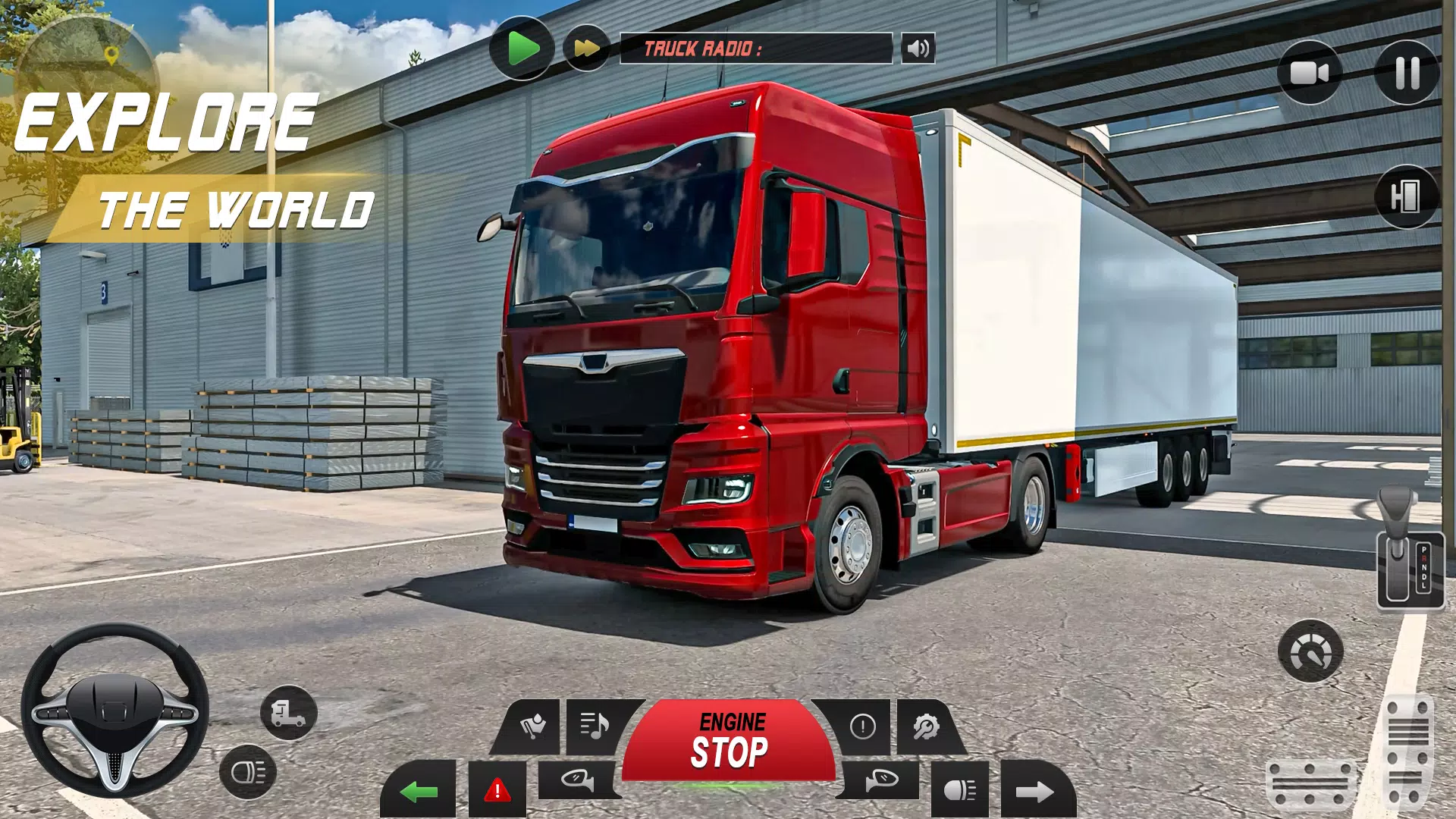Open the music playlist icon
Screen dimensions: 1456x819
[596, 726]
